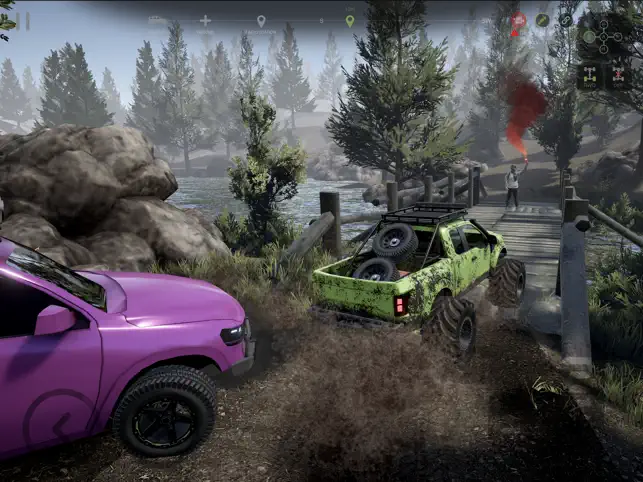Select the green waypoint pin marker
The height and width of the screenshot is (482, 643).
(x=350, y=20)
